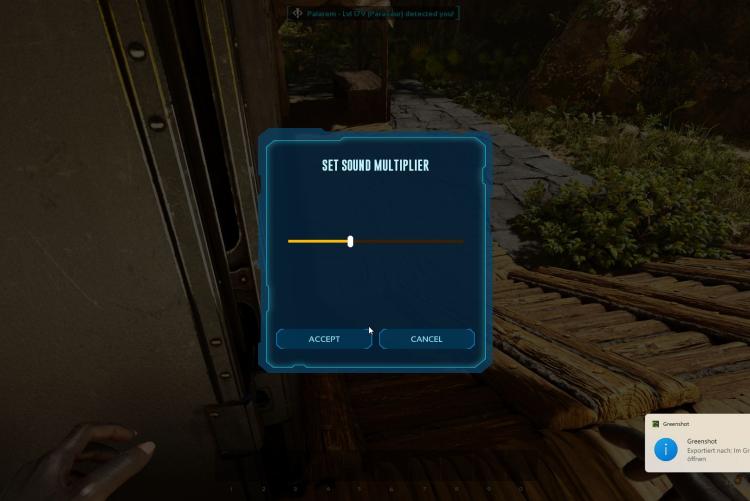This screenshot has height=501, width=750.
Task: Accept the sound multiplier setting
Action: [x=324, y=339]
